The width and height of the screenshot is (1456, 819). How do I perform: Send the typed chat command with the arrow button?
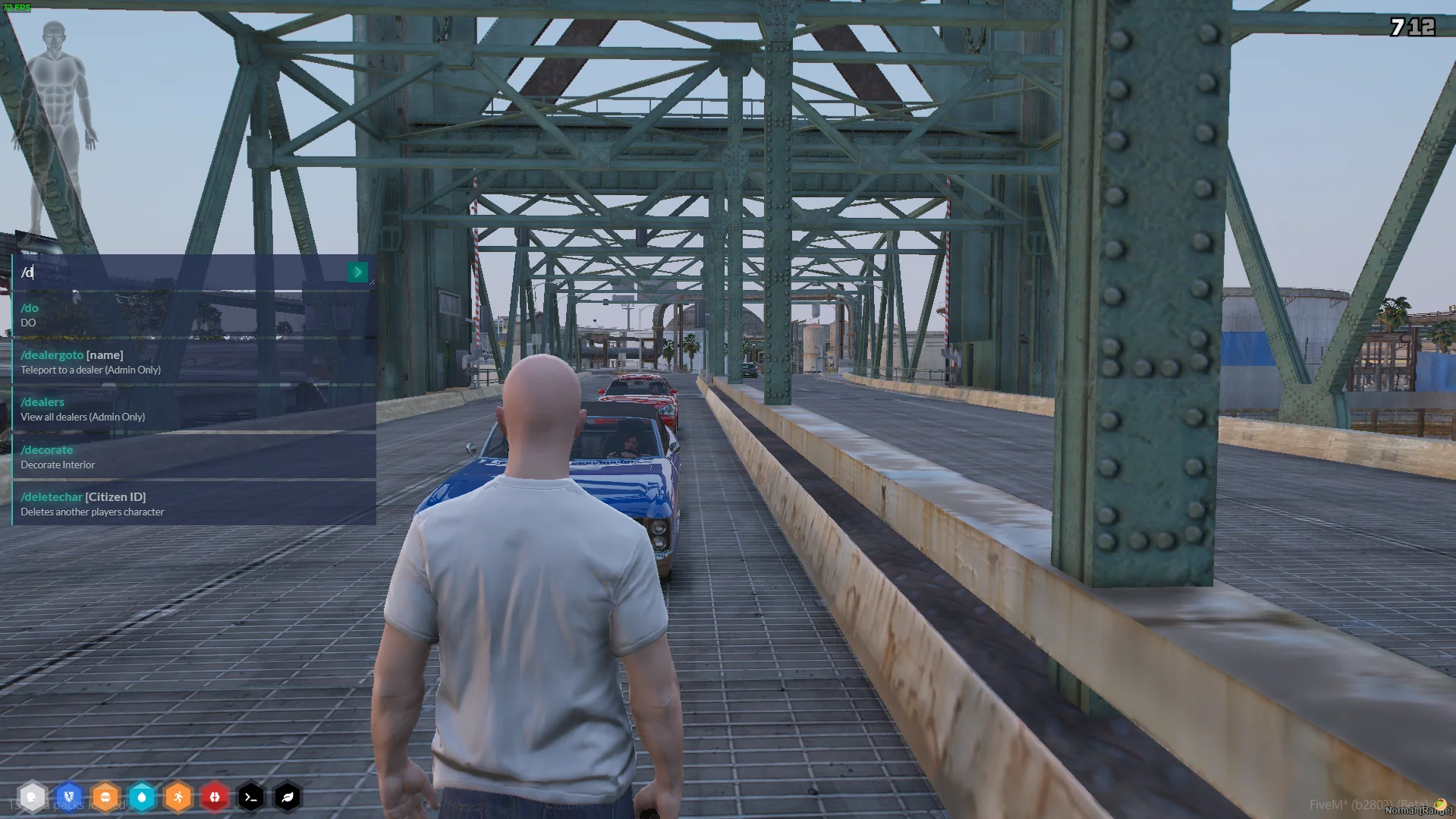point(357,272)
